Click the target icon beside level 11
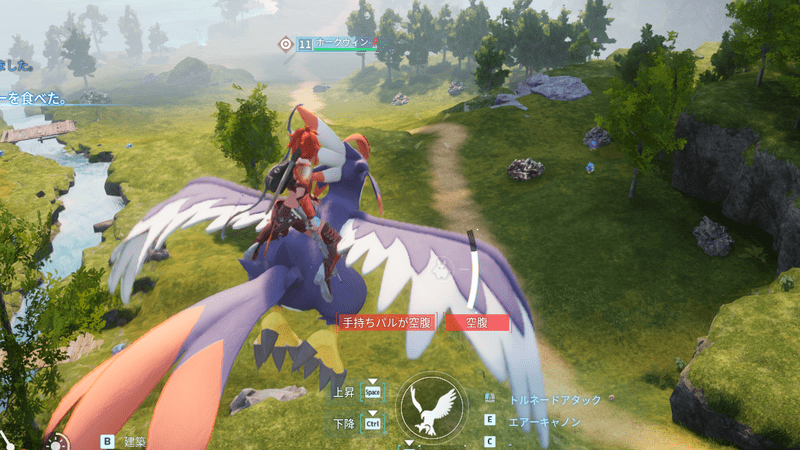Image resolution: width=800 pixels, height=450 pixels. click(285, 43)
